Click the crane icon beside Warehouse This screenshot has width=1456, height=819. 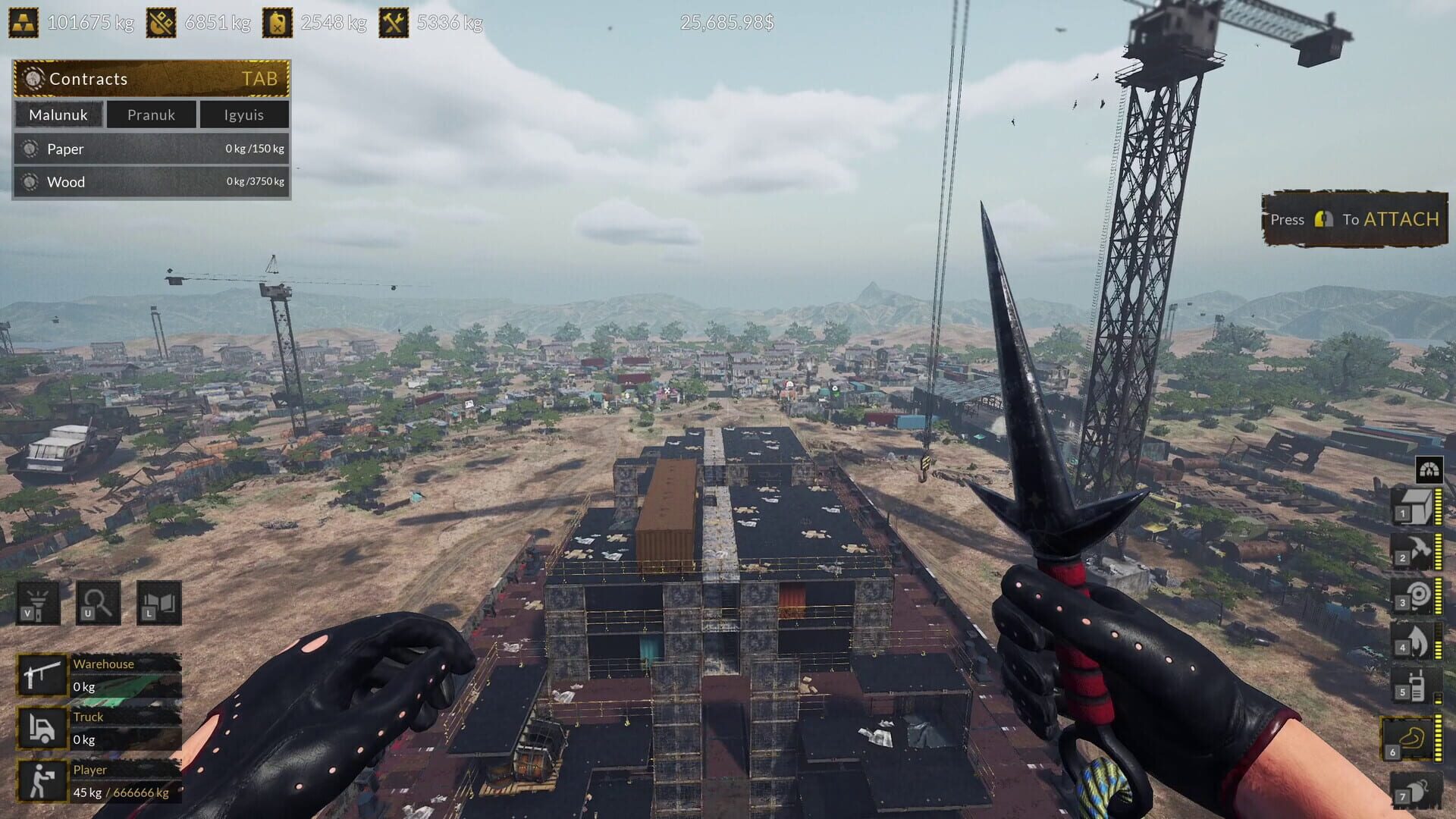click(x=42, y=675)
